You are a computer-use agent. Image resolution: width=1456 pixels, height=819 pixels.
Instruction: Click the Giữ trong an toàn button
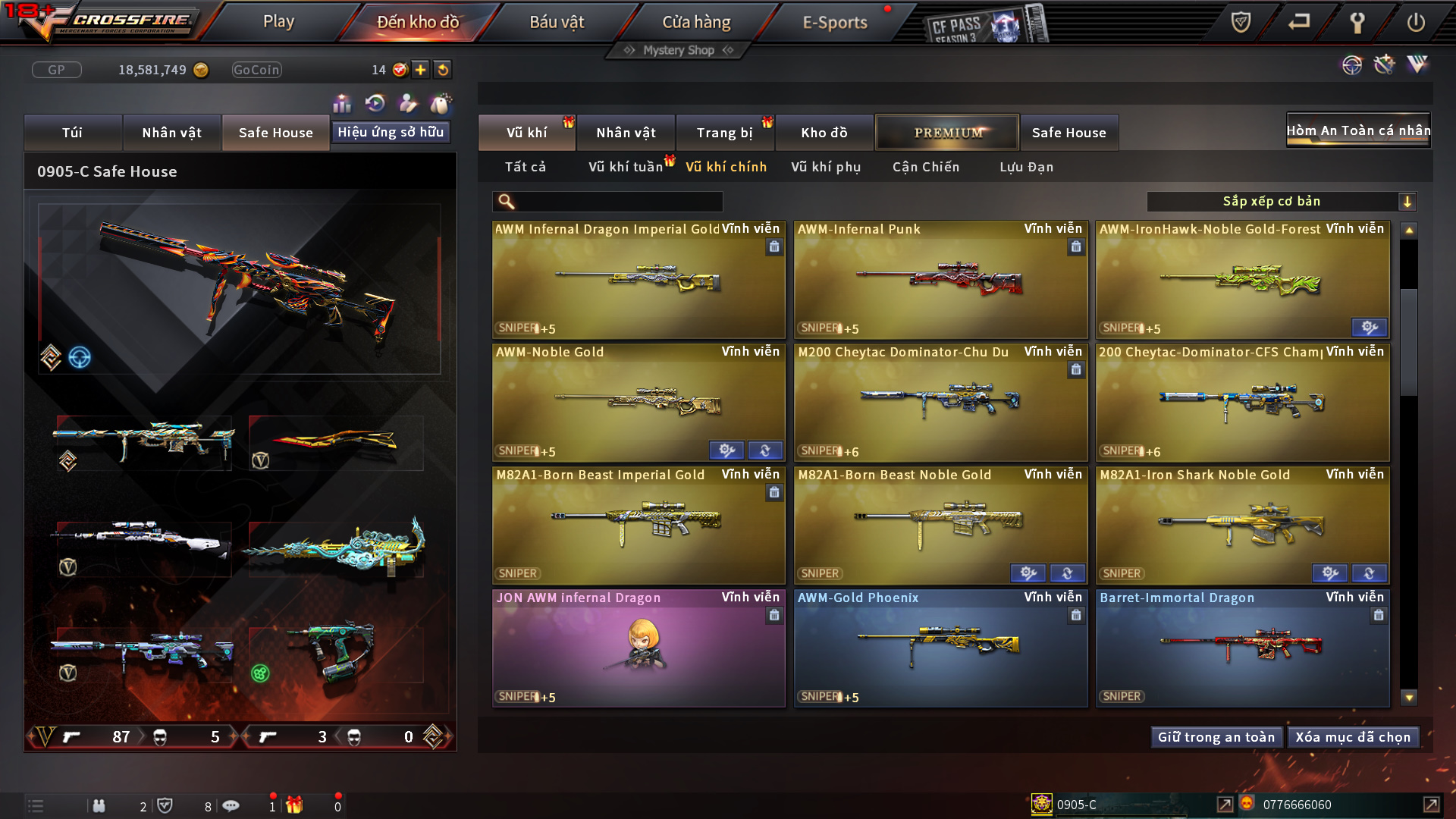pyautogui.click(x=1216, y=737)
